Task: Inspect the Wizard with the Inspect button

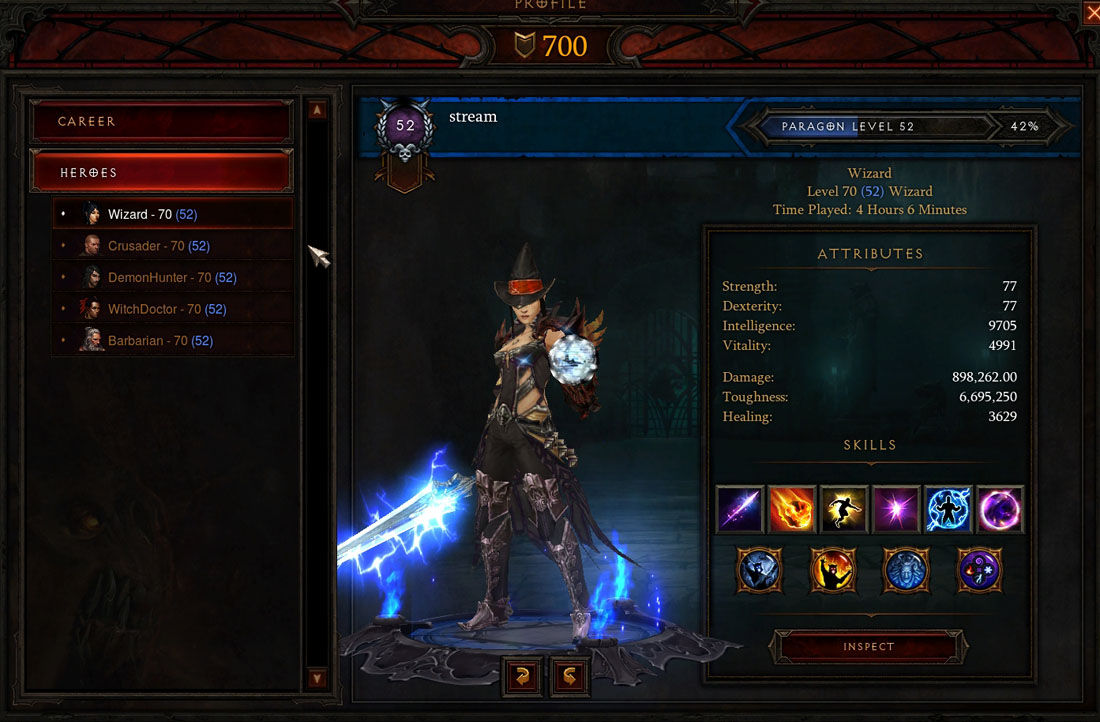Action: click(868, 647)
